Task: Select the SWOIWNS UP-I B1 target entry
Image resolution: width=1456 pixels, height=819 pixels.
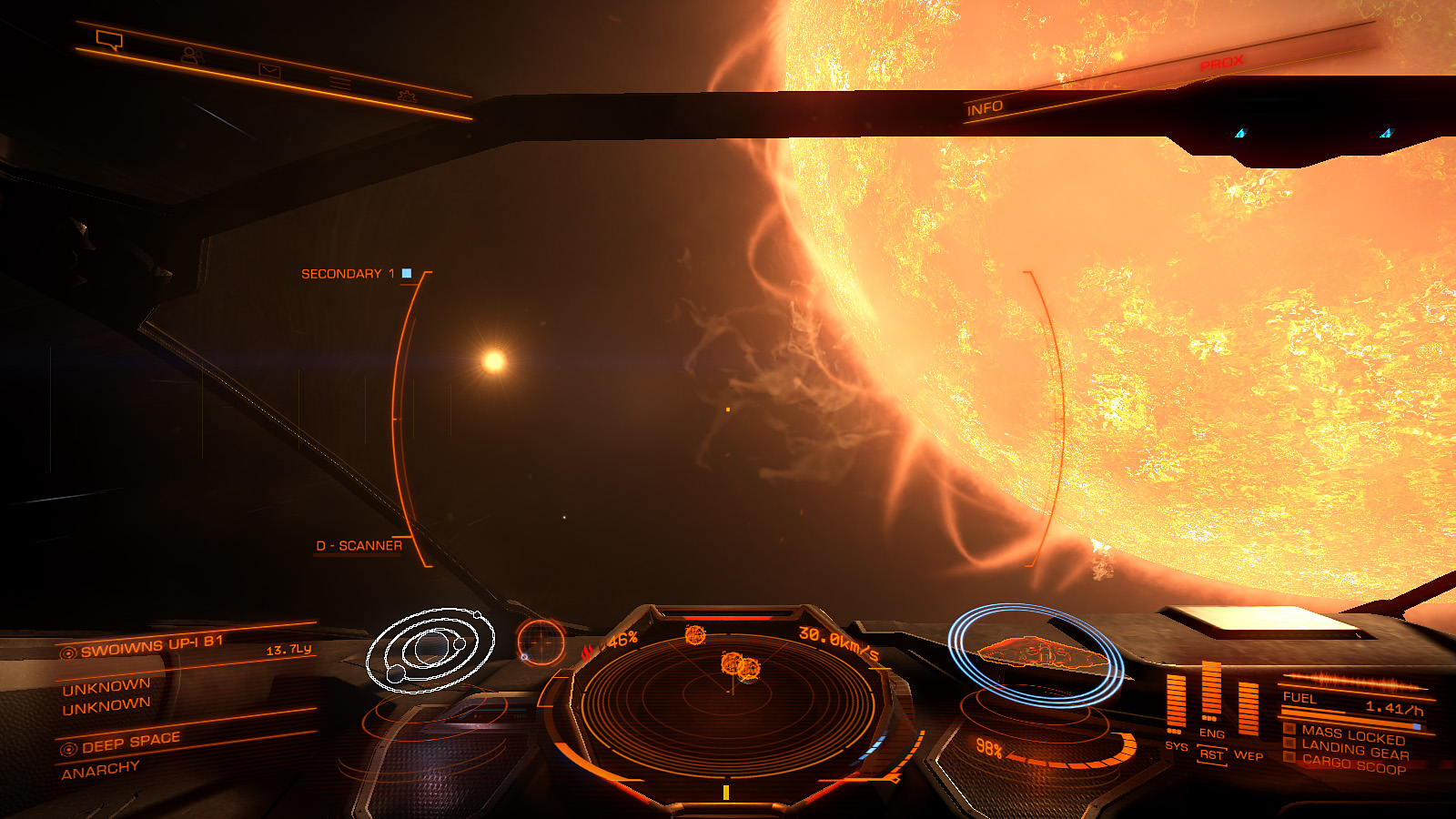Action: pos(151,646)
